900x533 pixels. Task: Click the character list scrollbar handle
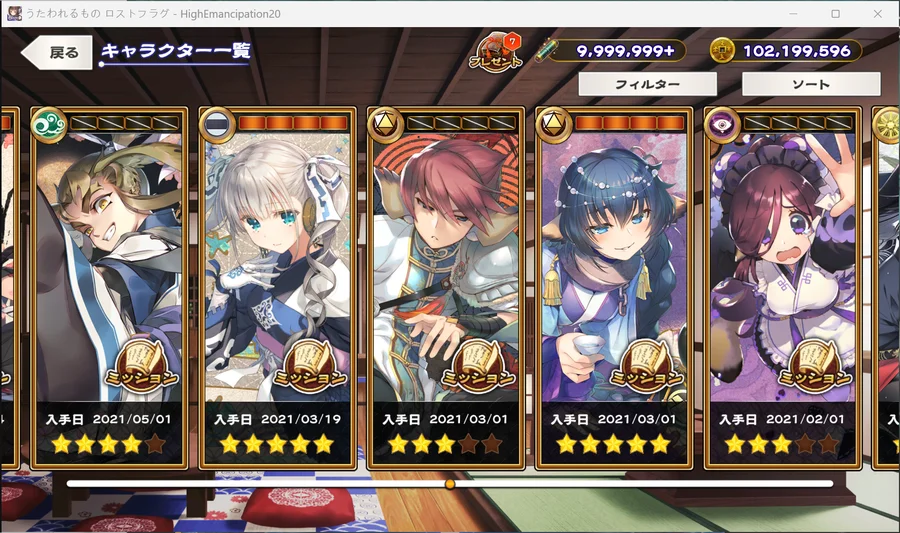pyautogui.click(x=450, y=484)
